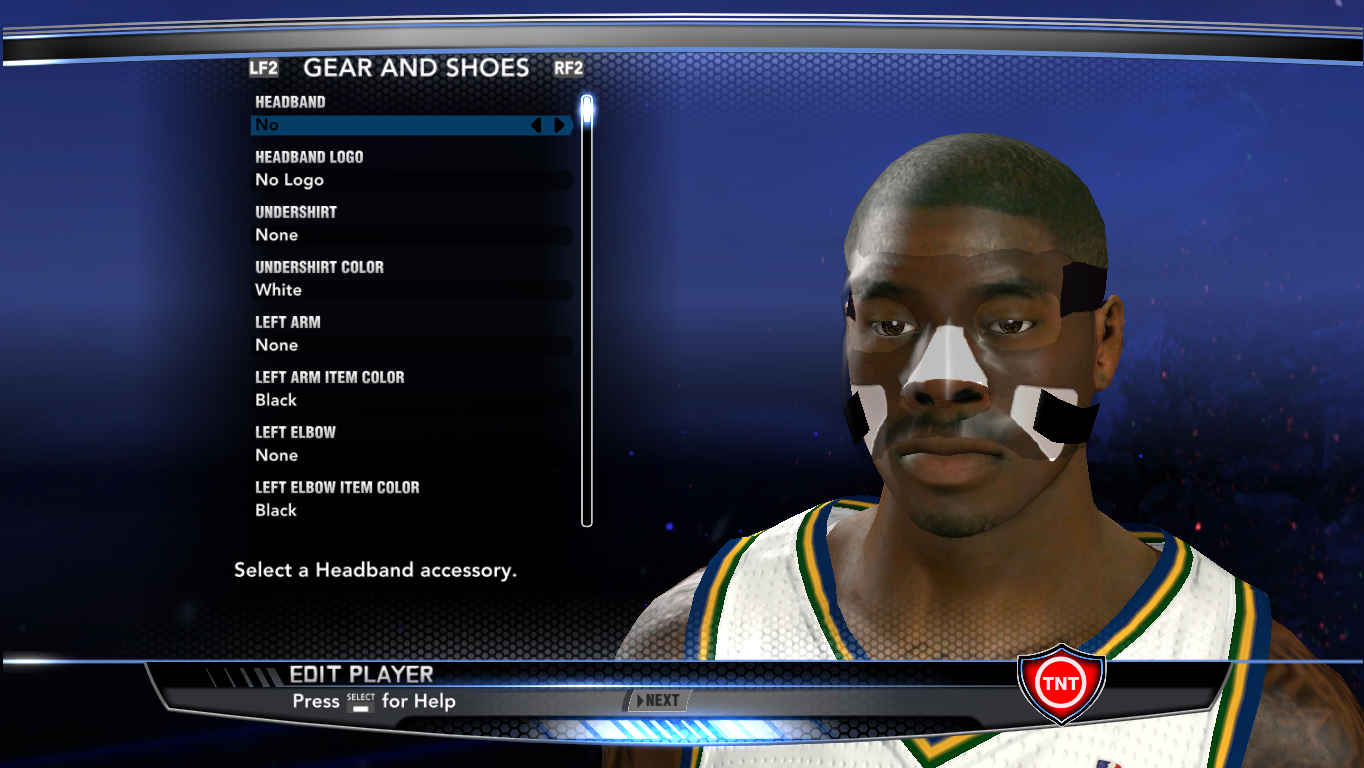1364x768 pixels.
Task: Click the NEXT button
Action: (x=657, y=700)
